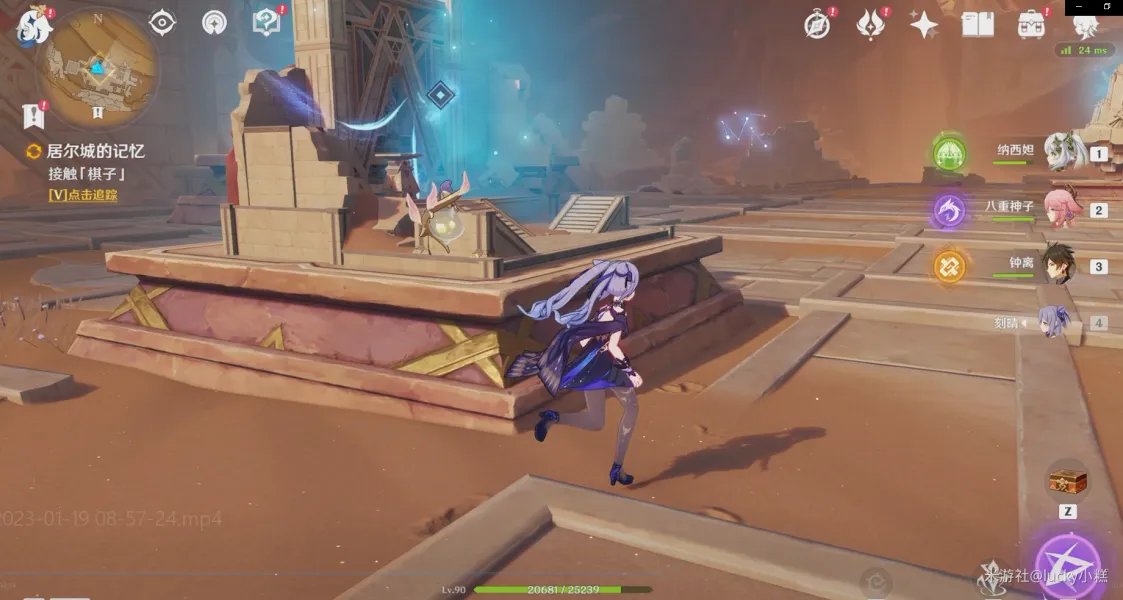Use the treasure chest gadget
The width and height of the screenshot is (1123, 600).
point(1068,482)
